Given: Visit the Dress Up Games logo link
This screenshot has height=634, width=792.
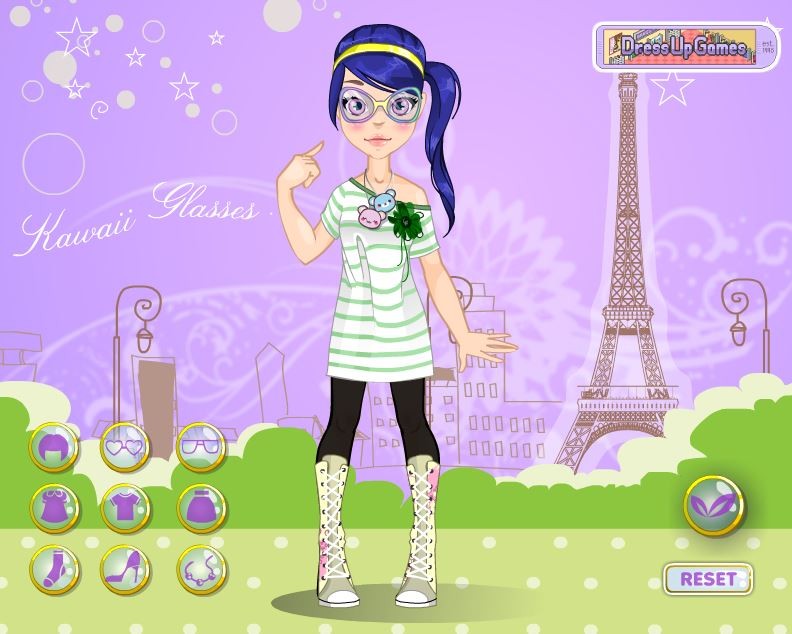Looking at the screenshot, I should click(685, 47).
